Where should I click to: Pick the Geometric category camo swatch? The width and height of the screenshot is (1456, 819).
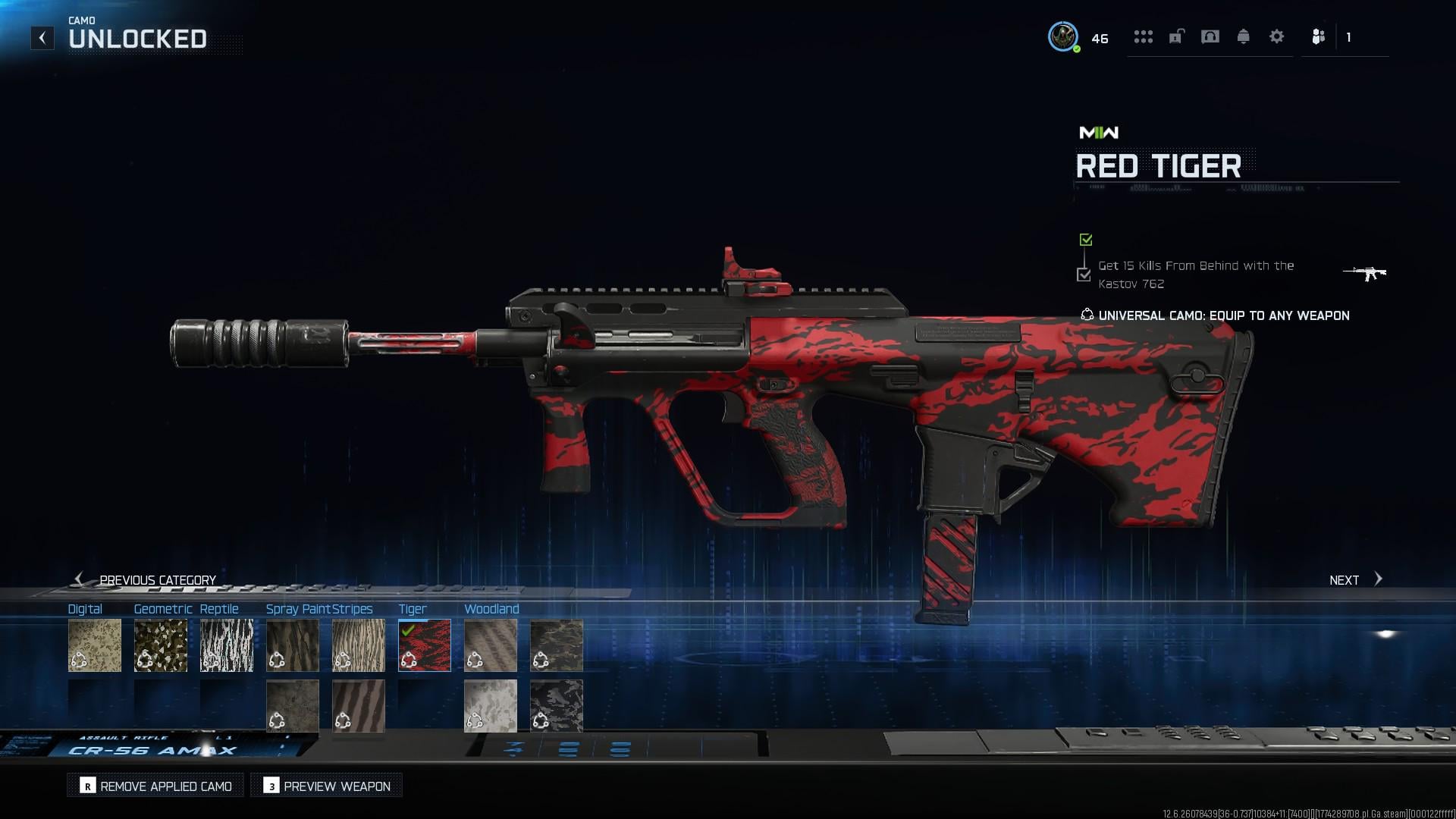click(x=161, y=645)
